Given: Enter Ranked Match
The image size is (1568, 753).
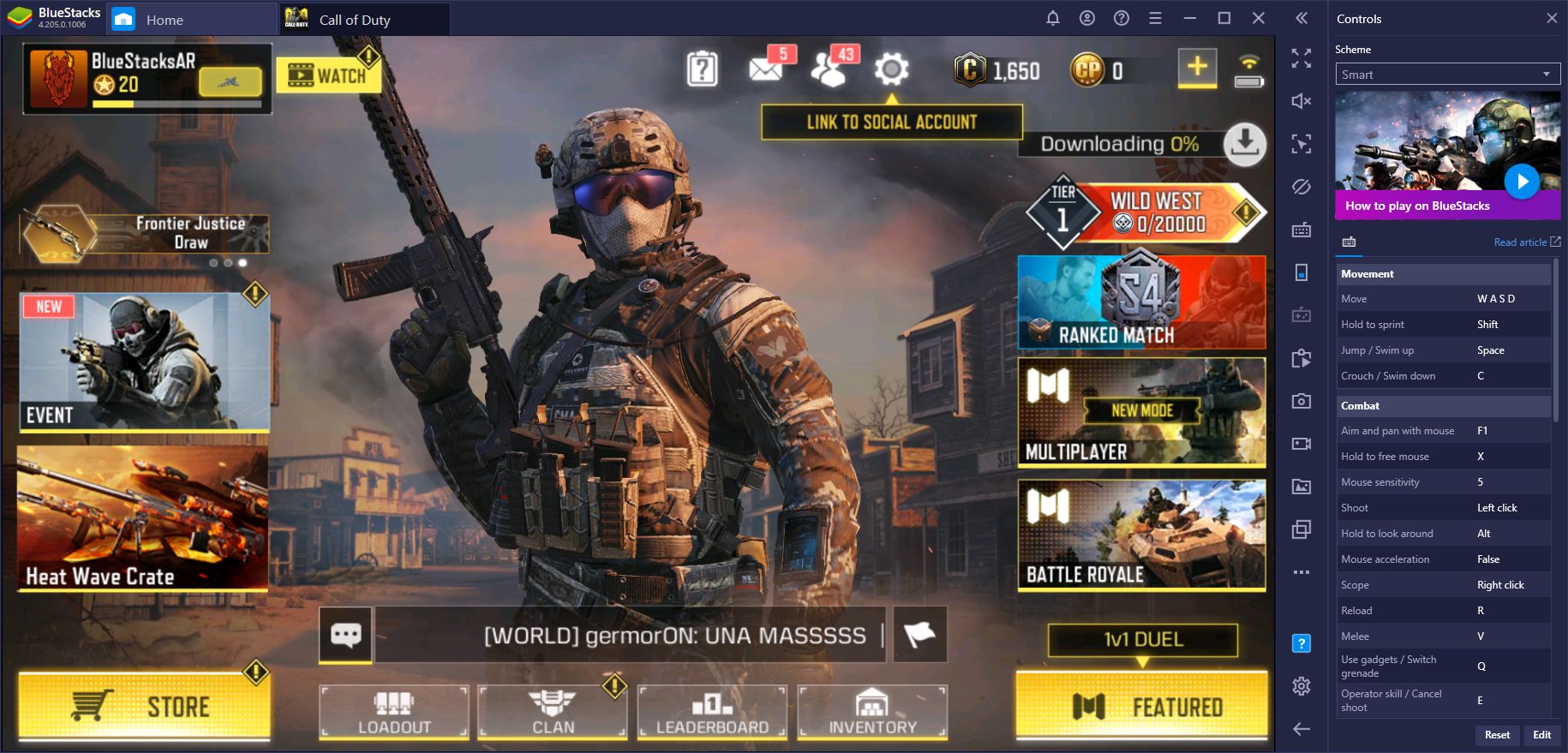Looking at the screenshot, I should 1141,302.
